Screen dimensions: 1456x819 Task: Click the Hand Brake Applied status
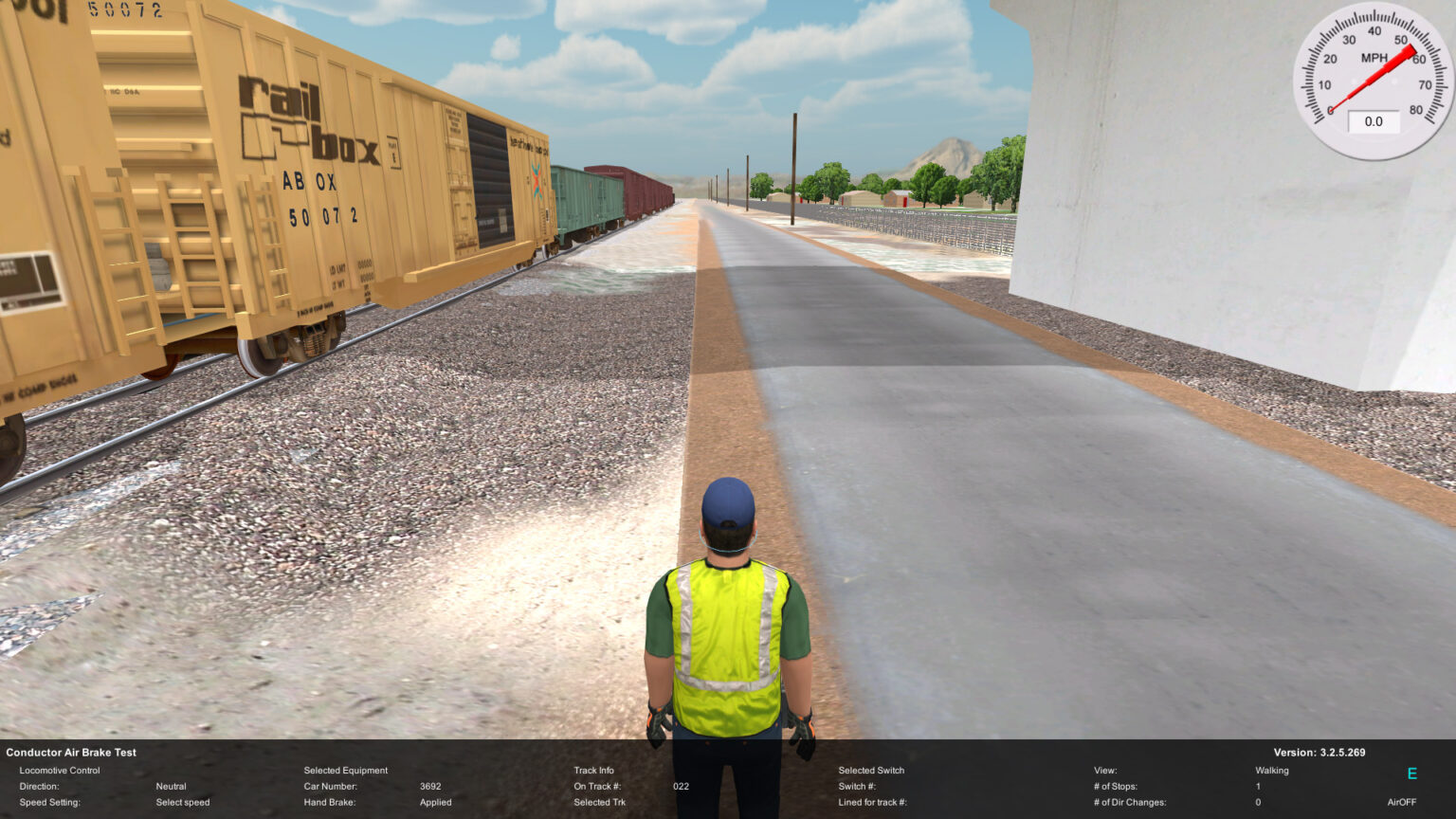click(435, 802)
